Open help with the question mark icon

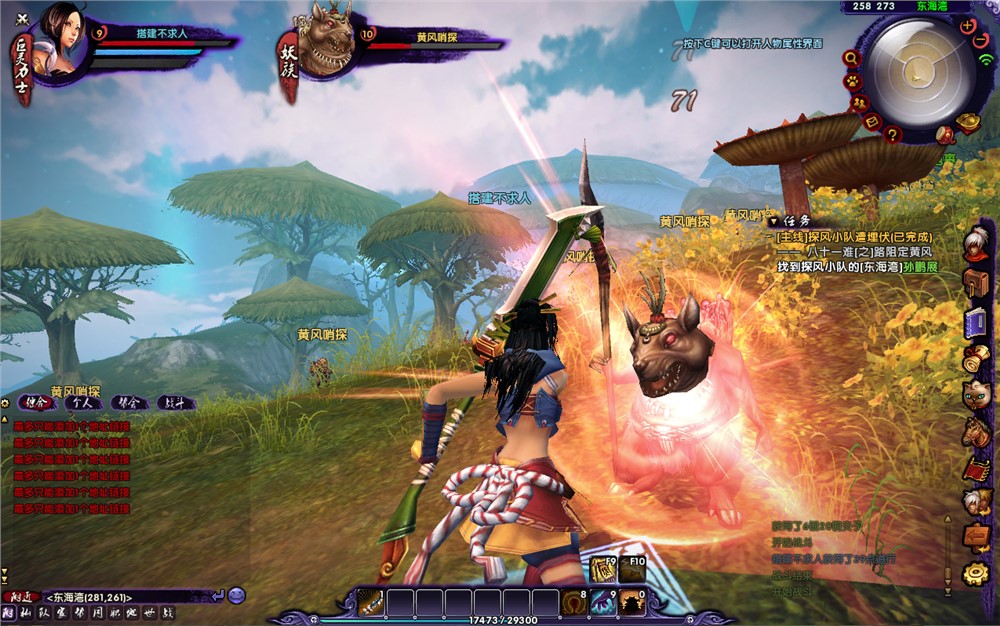893,134
